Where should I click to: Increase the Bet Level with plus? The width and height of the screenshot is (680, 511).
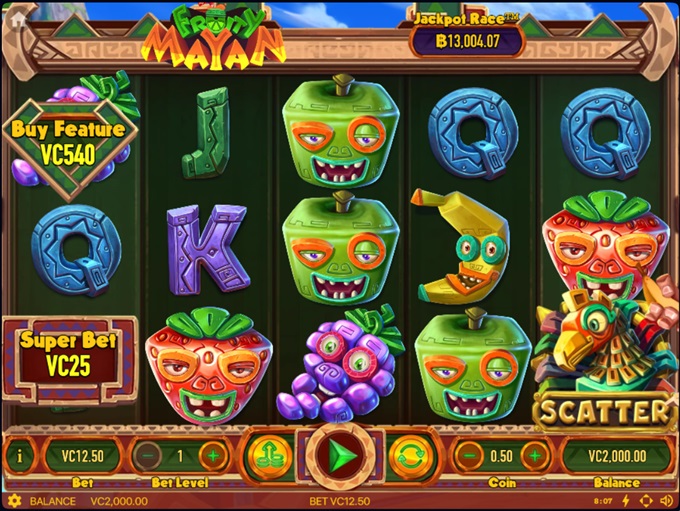pos(213,456)
